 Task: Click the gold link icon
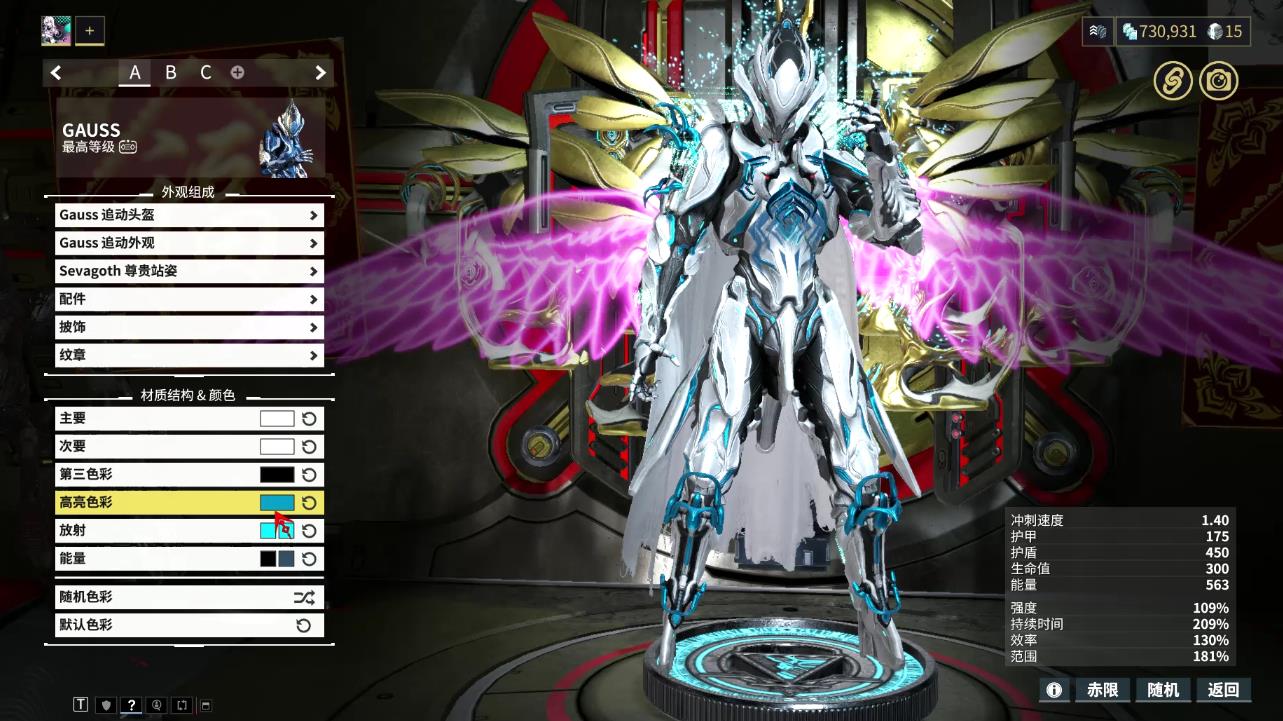pos(1173,81)
